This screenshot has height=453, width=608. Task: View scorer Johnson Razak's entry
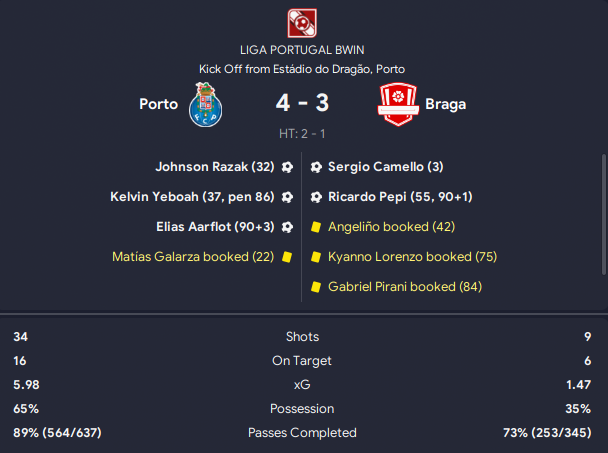[x=215, y=167]
